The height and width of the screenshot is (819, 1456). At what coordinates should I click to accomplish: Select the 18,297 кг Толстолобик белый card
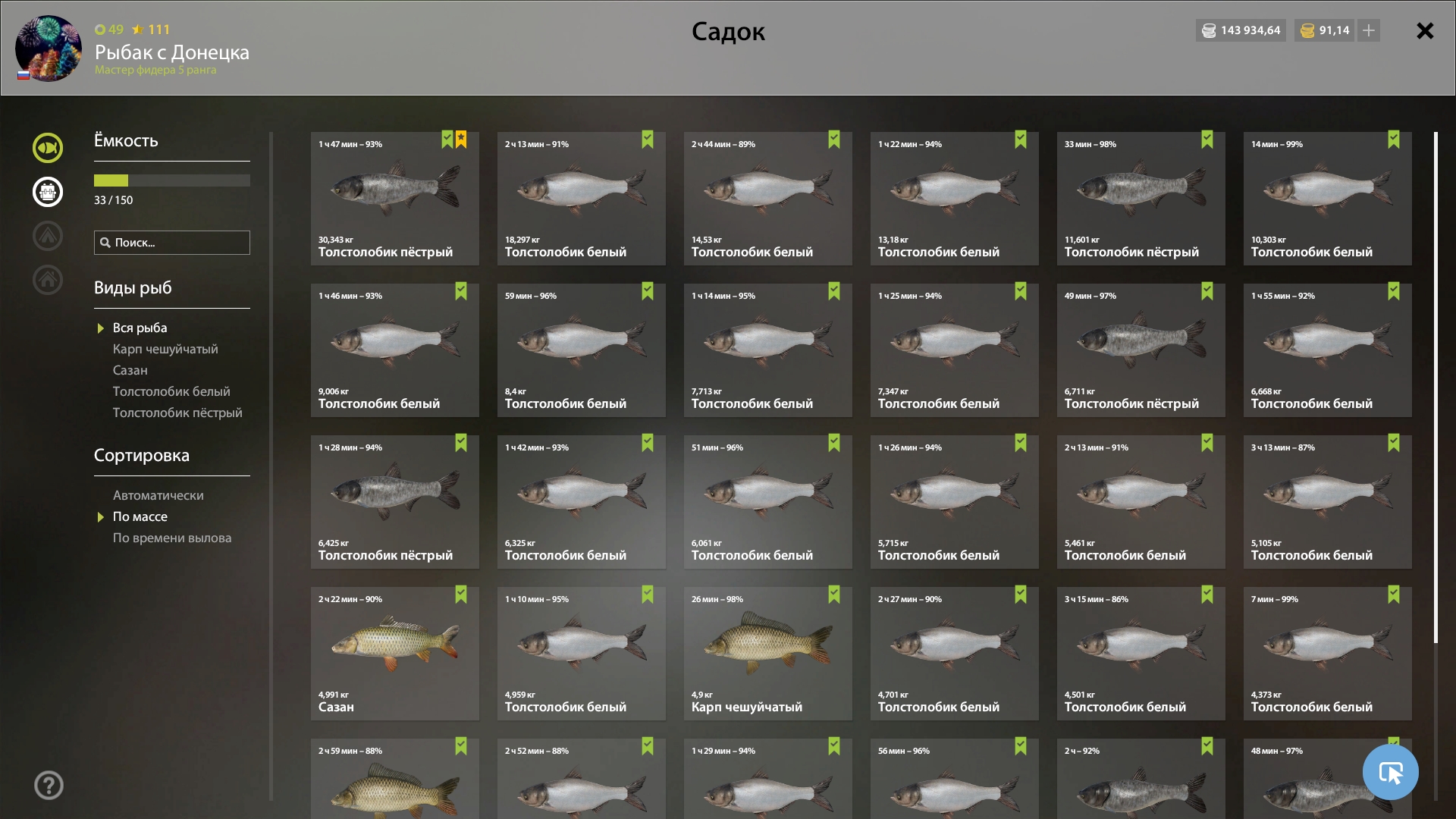581,199
